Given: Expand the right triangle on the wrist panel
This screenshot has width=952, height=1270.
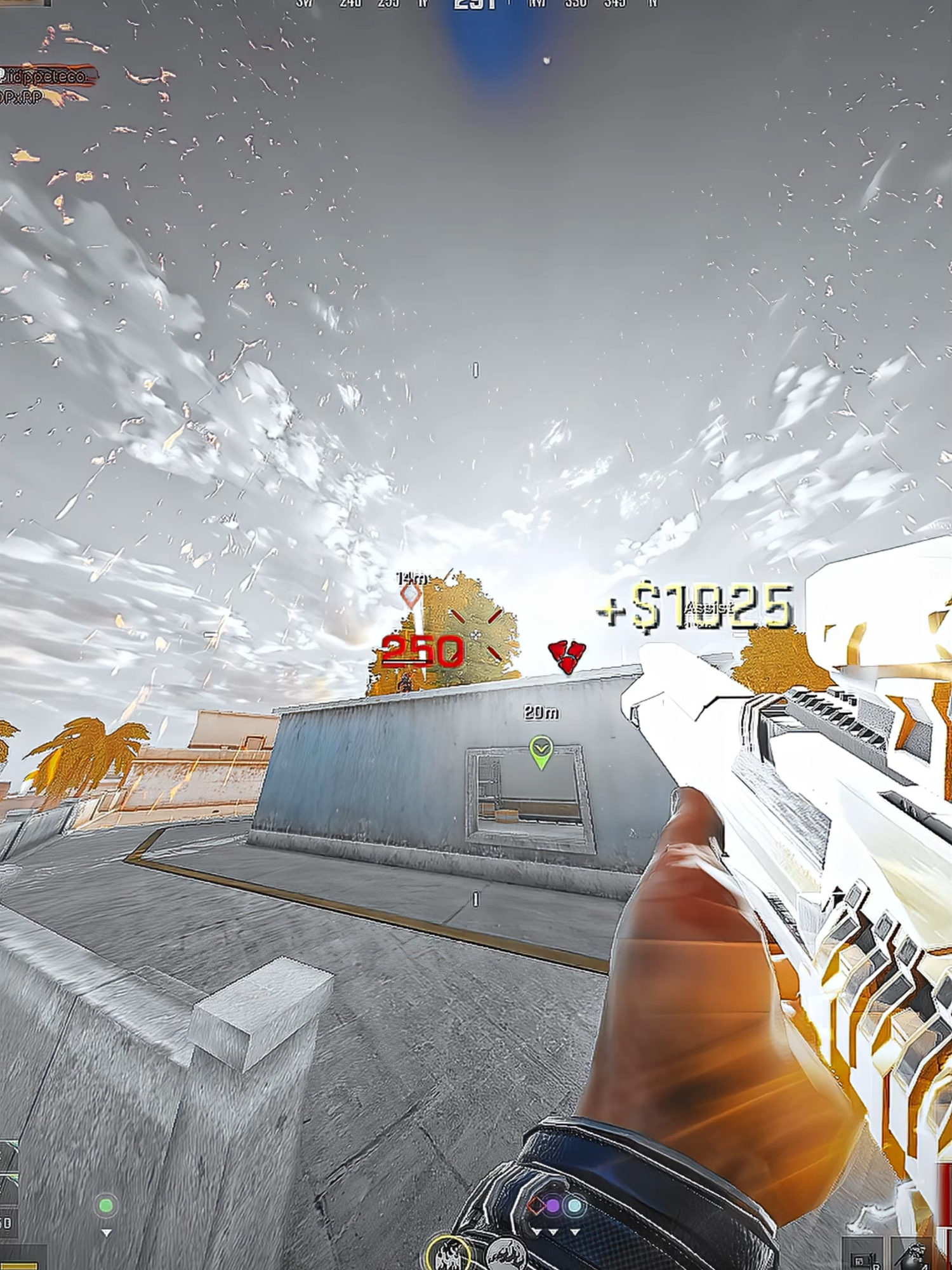Looking at the screenshot, I should [x=575, y=1232].
